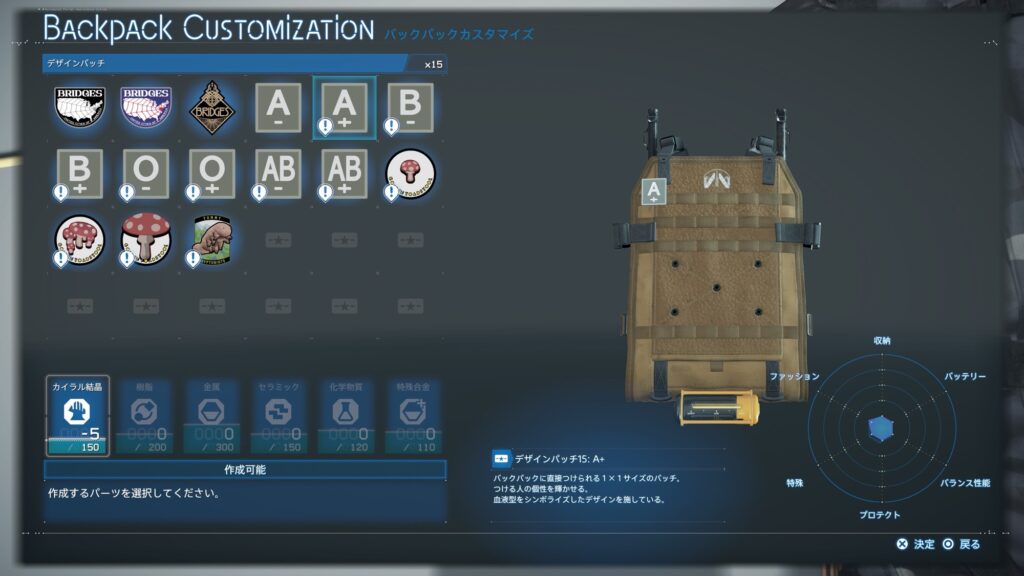Pick the B+ blood type patch
The image size is (1024, 576).
[79, 174]
